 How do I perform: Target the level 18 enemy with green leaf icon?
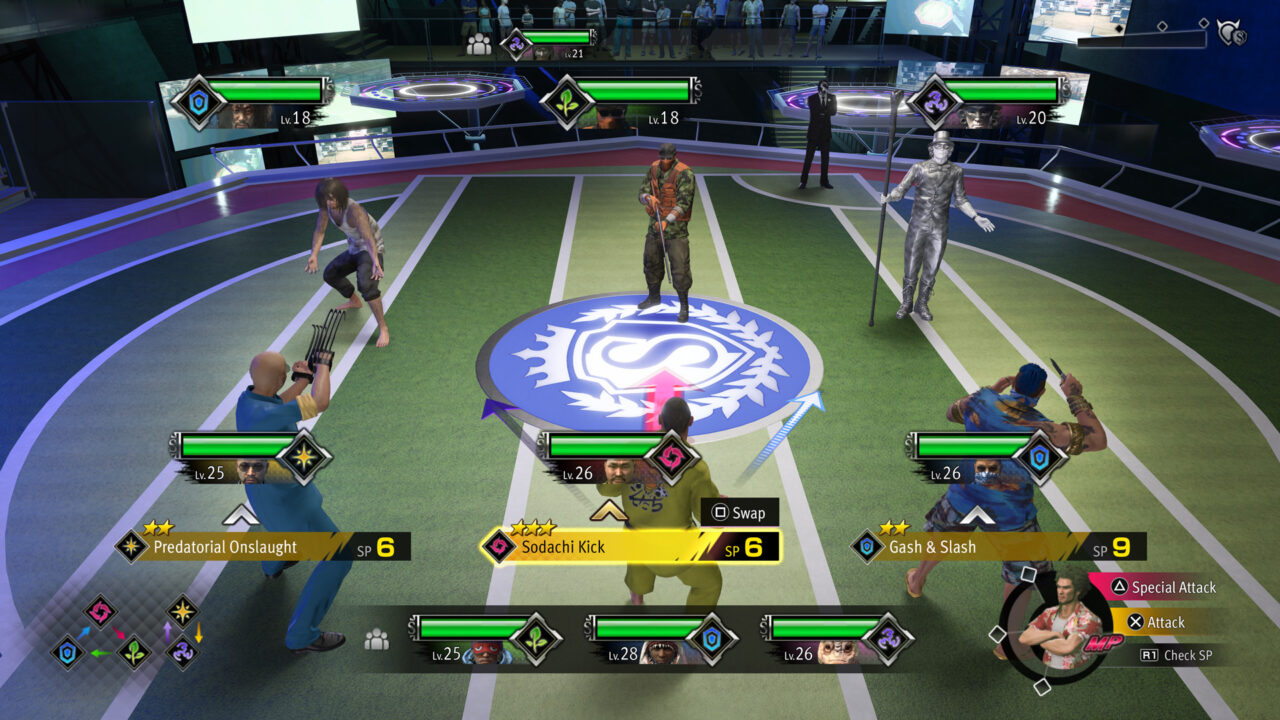[x=622, y=102]
